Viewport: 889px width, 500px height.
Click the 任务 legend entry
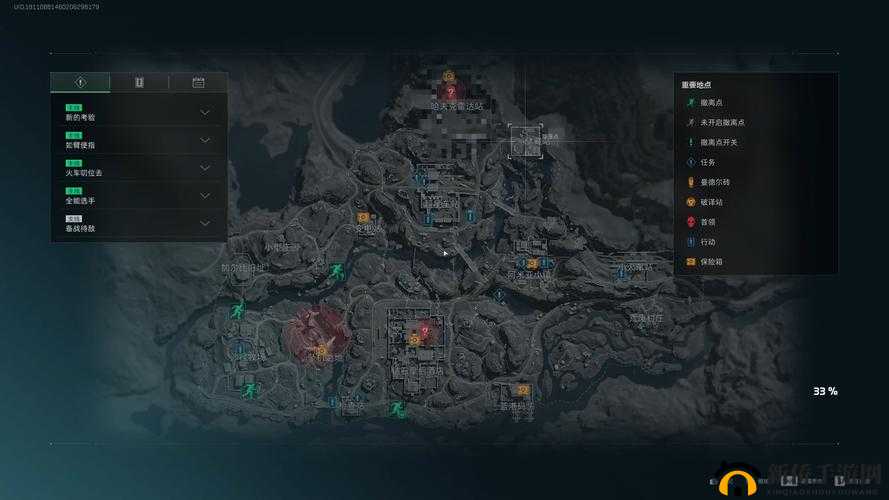(706, 162)
